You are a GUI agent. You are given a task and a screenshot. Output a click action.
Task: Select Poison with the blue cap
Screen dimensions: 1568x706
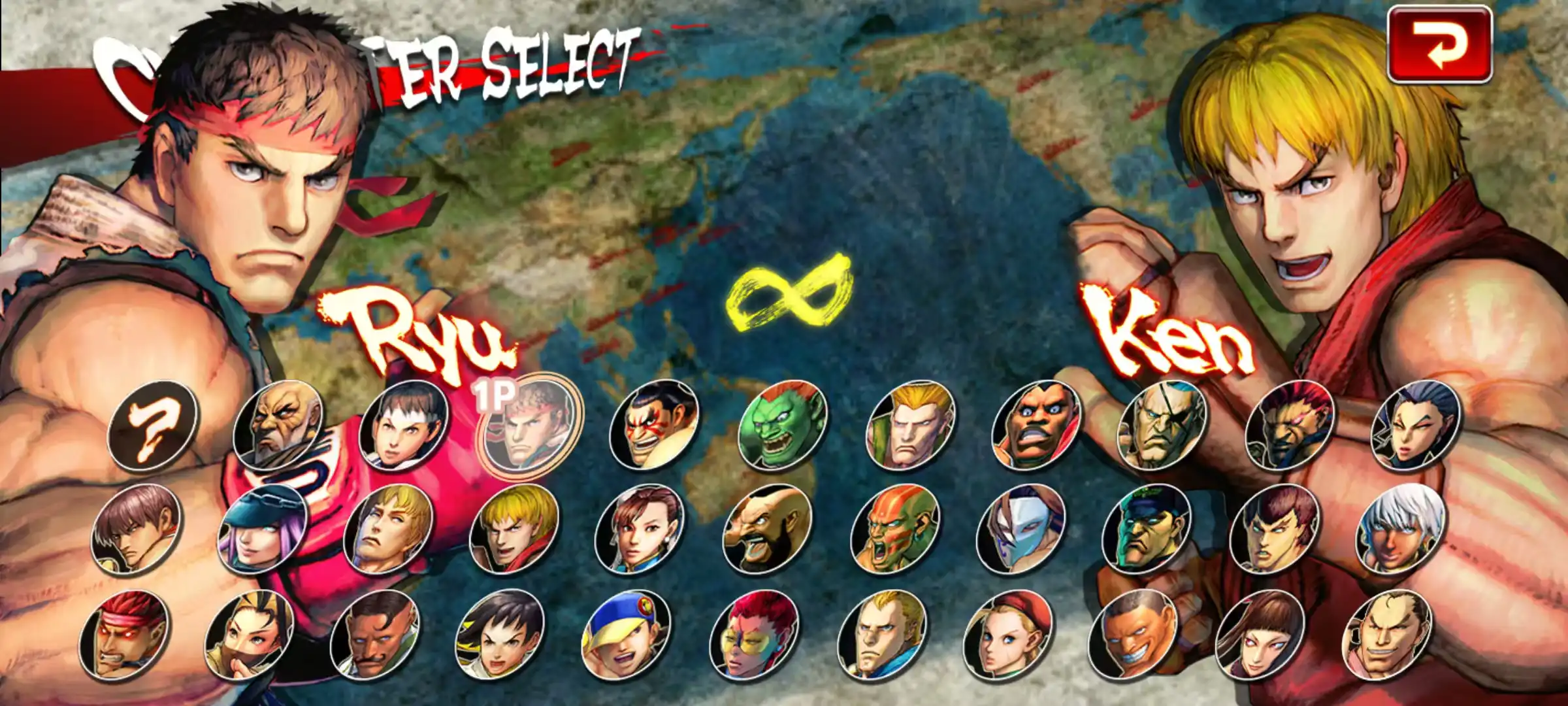tap(262, 529)
